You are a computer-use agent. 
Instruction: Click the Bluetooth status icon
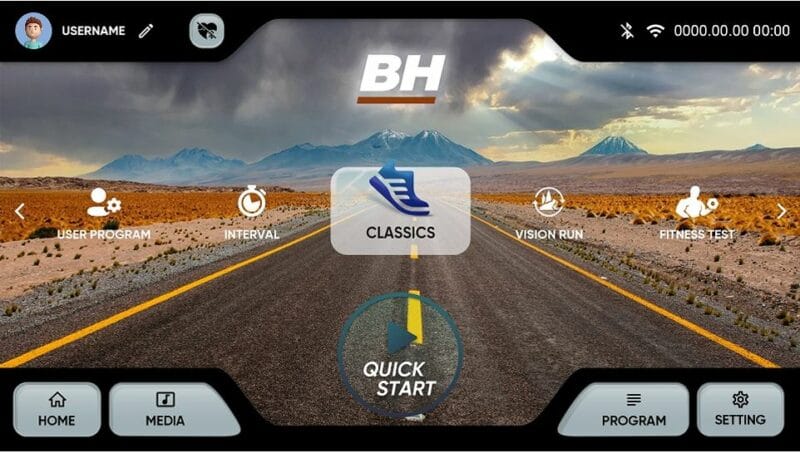pyautogui.click(x=628, y=31)
